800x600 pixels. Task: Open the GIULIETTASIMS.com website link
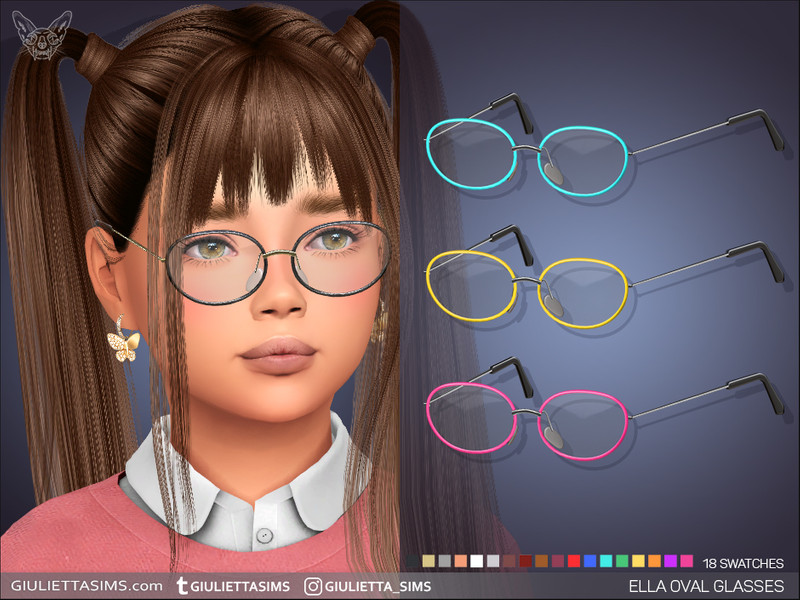click(x=87, y=585)
